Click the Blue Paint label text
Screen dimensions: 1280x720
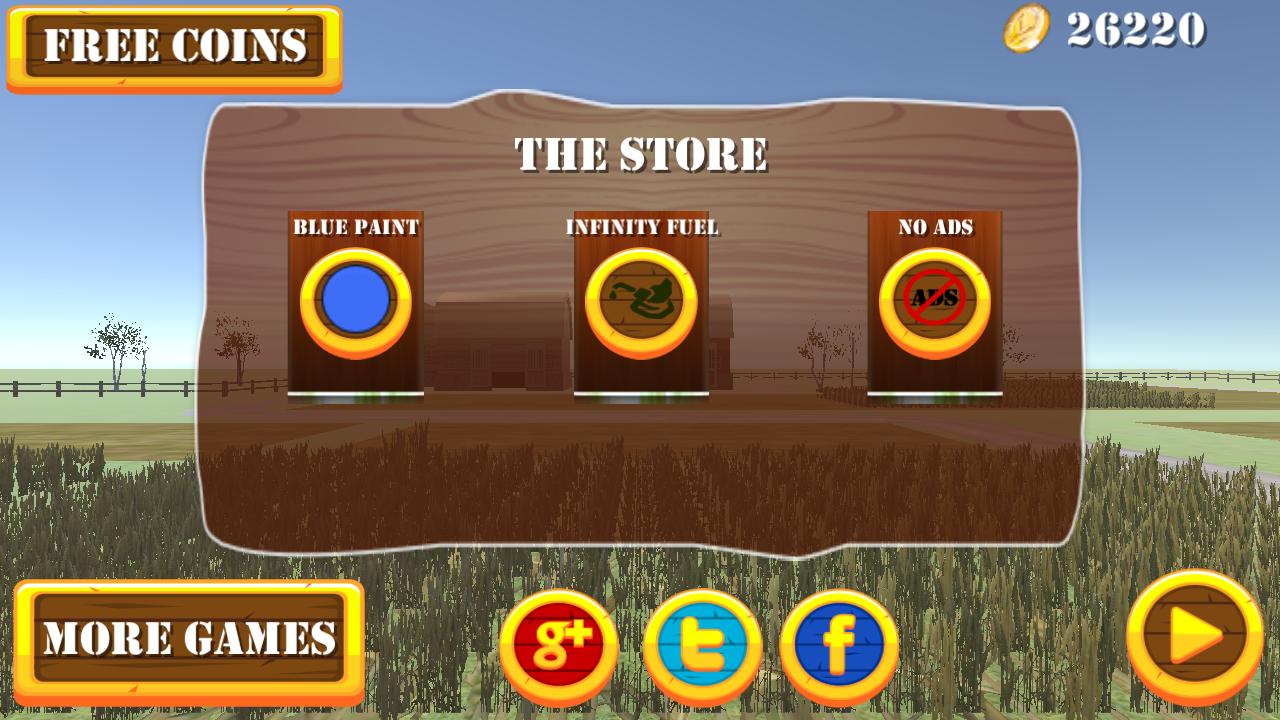coord(356,225)
